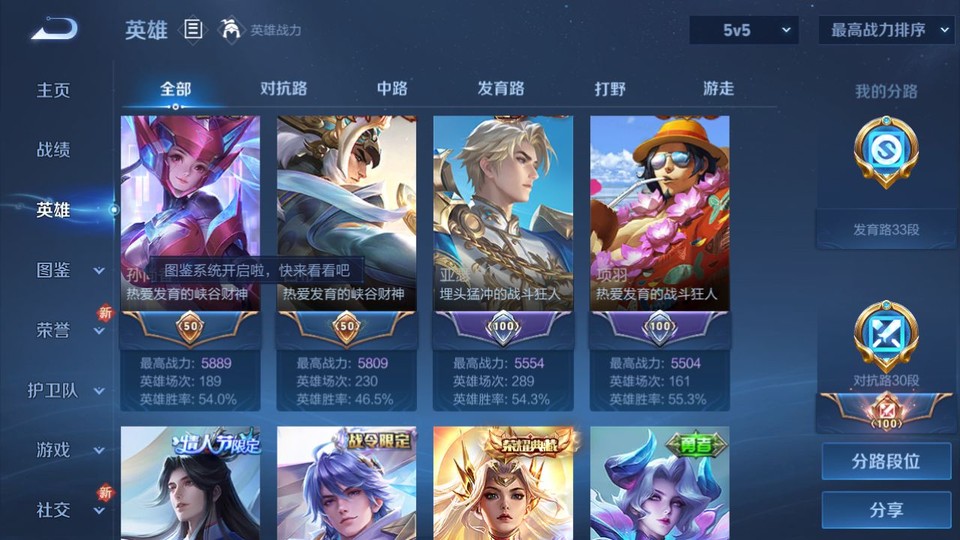Switch to the 对抗路 tab
The height and width of the screenshot is (540, 960).
[283, 88]
